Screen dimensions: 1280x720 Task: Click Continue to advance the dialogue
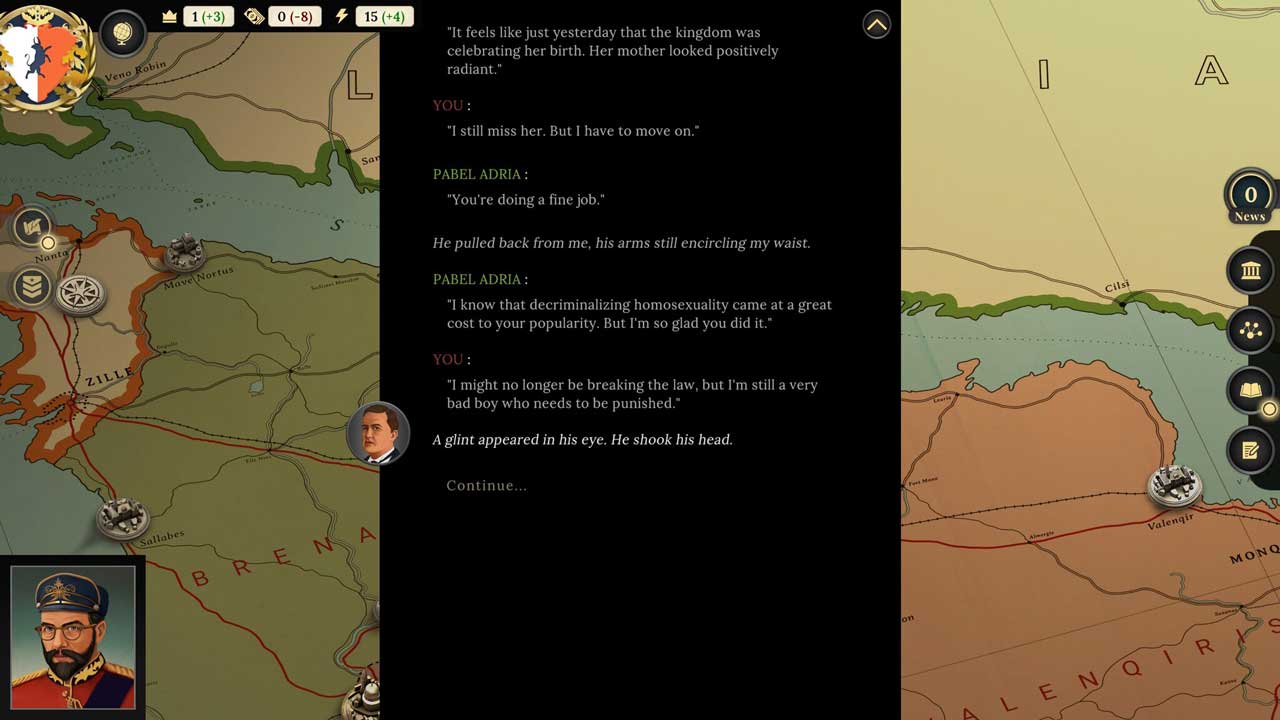coord(486,486)
